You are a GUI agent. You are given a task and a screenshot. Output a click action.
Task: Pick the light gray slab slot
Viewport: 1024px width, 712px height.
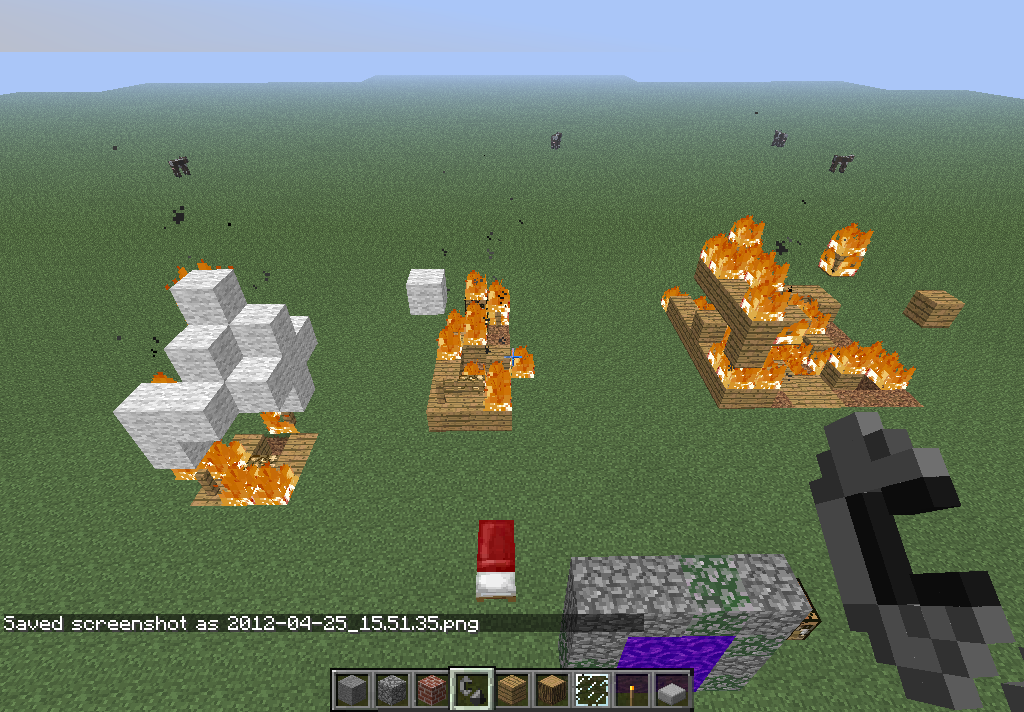671,689
